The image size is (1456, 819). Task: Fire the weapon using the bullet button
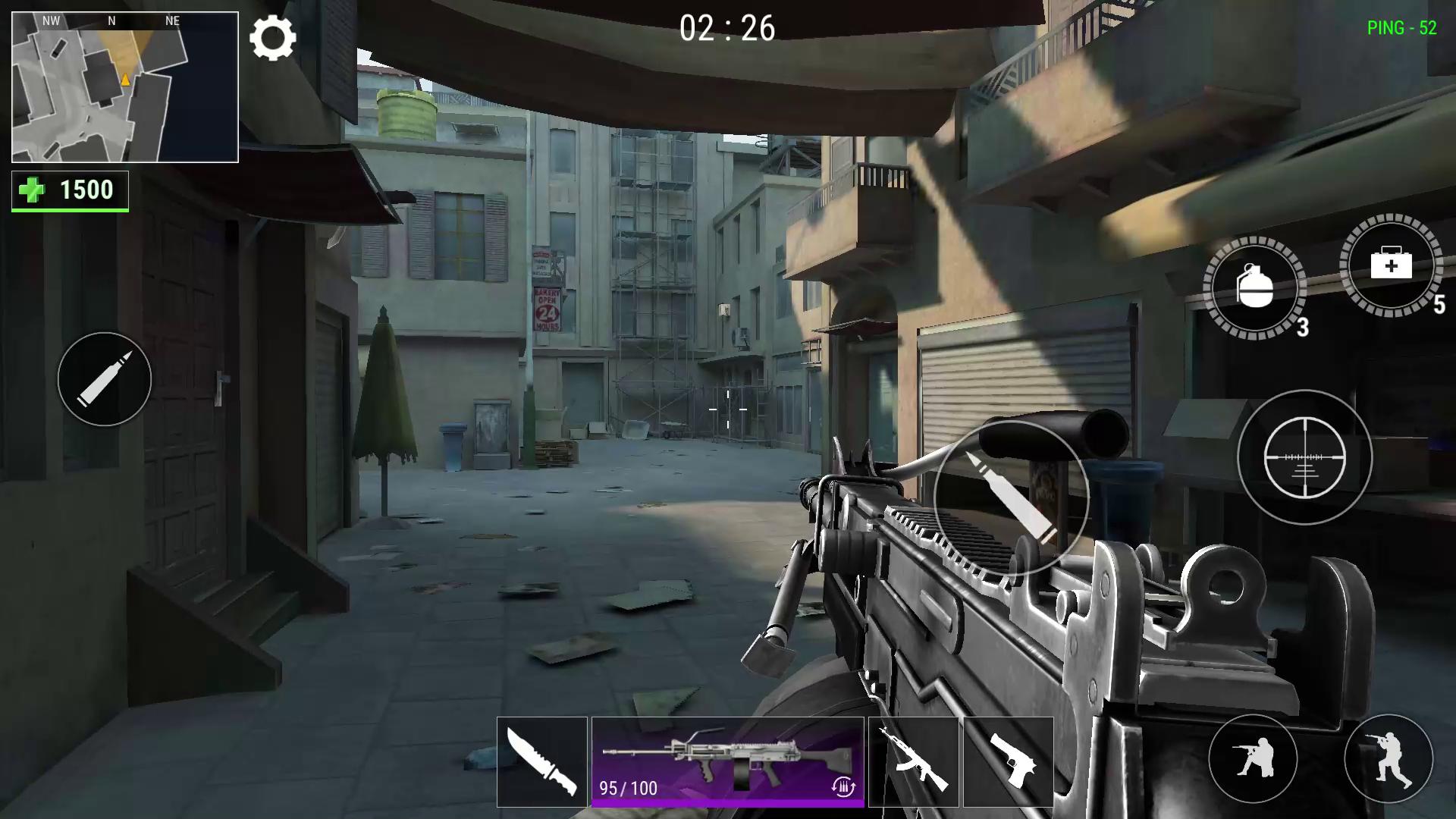(1011, 498)
